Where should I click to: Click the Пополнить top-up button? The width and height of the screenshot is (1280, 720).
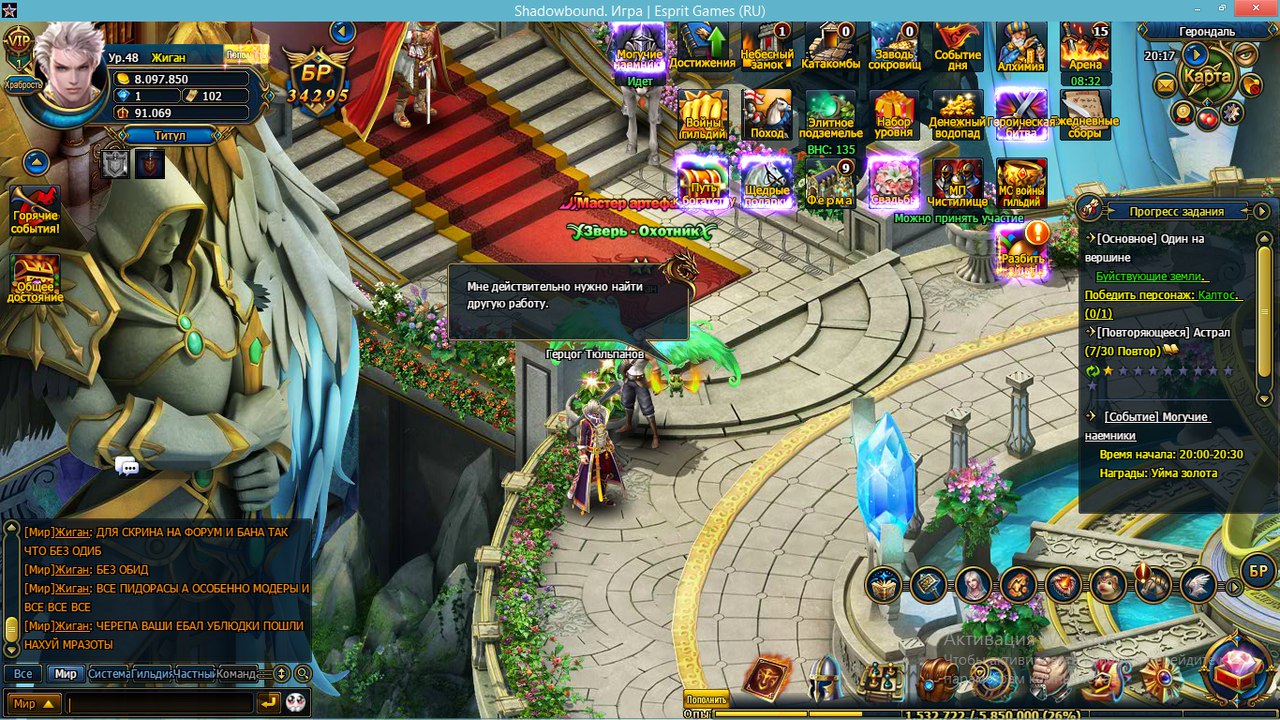pyautogui.click(x=707, y=700)
